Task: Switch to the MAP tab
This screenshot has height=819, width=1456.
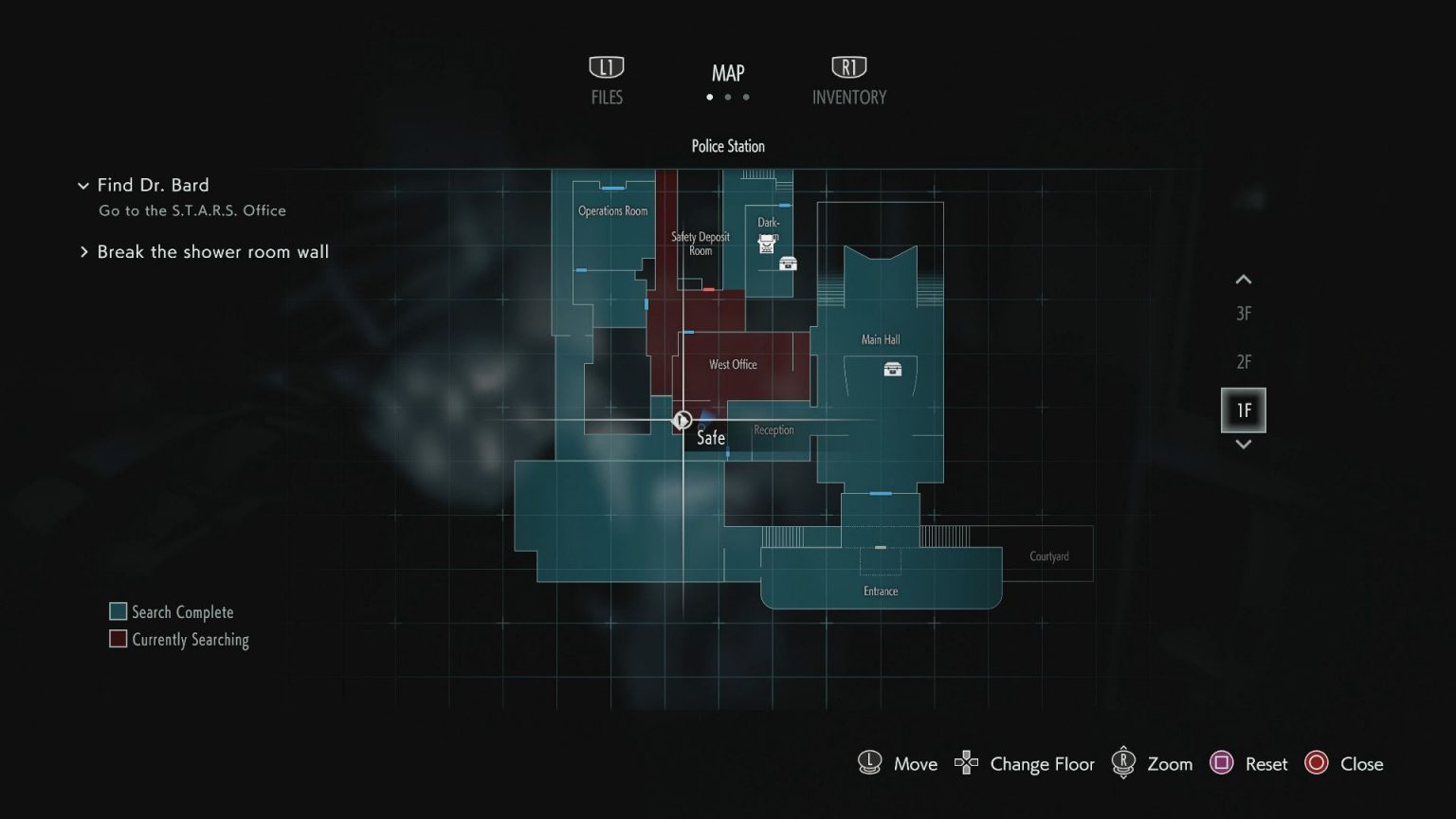Action: [x=727, y=72]
